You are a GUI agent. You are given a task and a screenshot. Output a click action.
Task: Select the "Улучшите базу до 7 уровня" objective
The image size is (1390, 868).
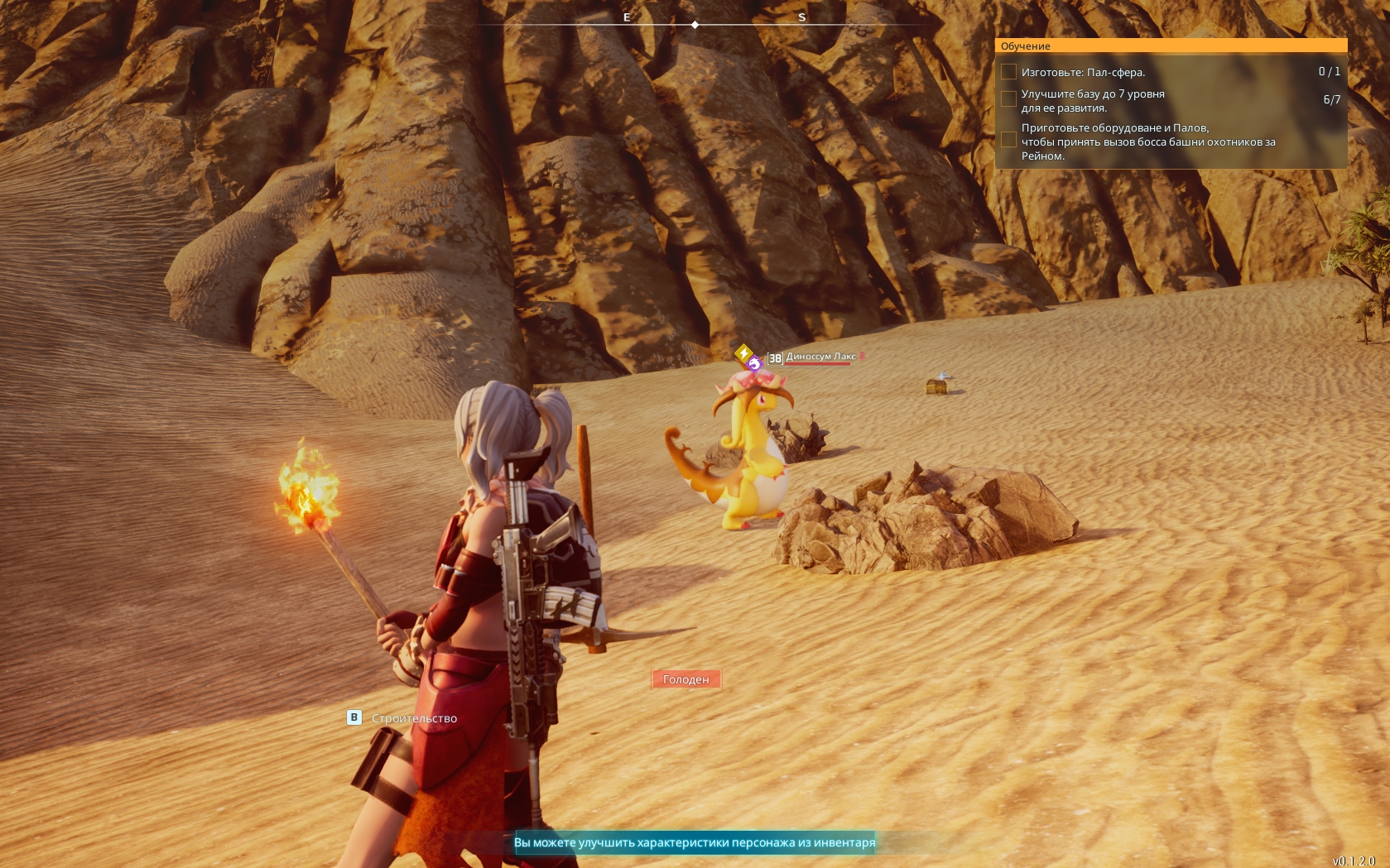[1093, 100]
